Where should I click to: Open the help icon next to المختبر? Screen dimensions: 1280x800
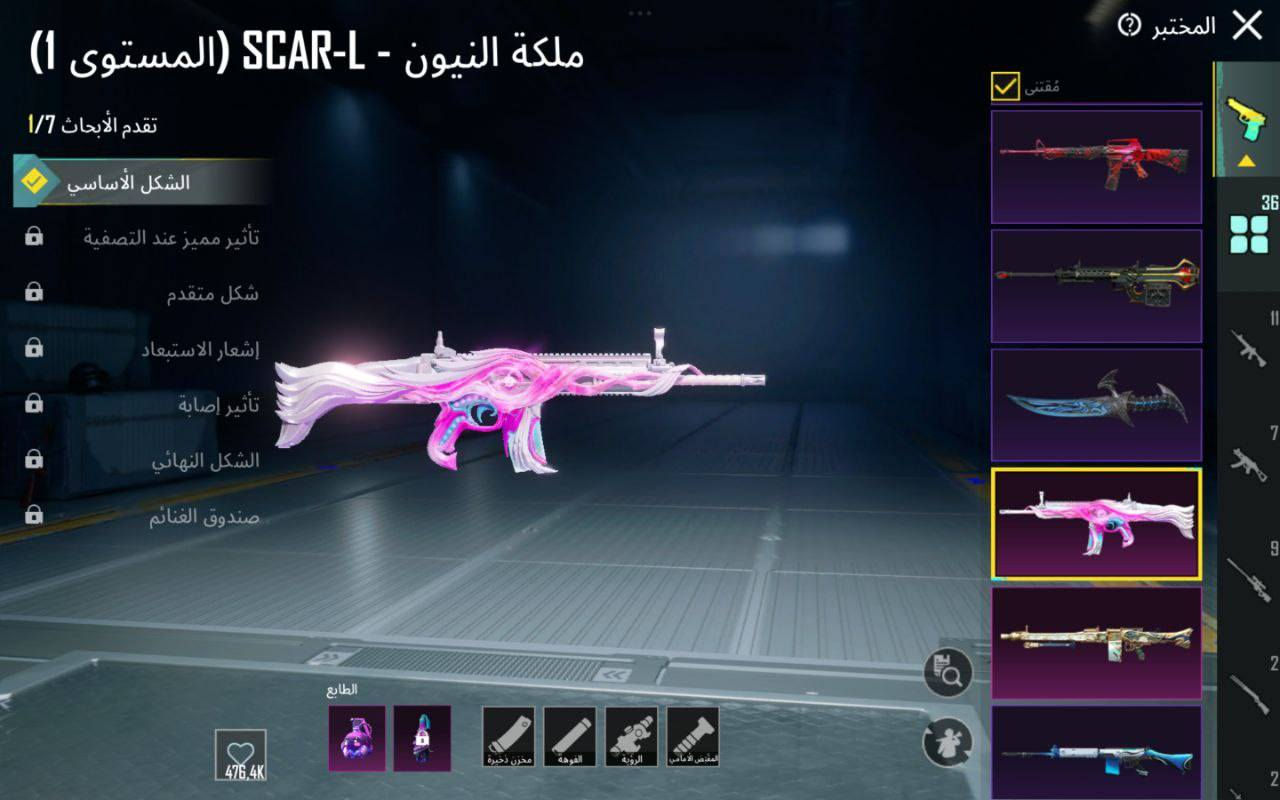[1128, 22]
